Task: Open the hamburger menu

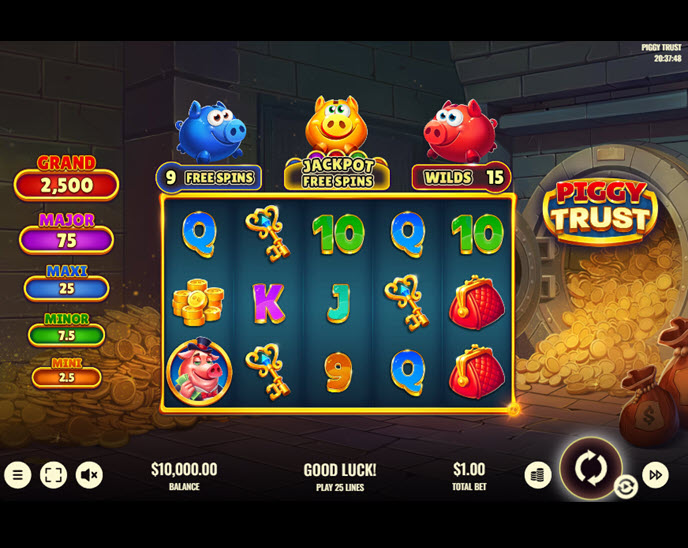Action: click(x=17, y=475)
